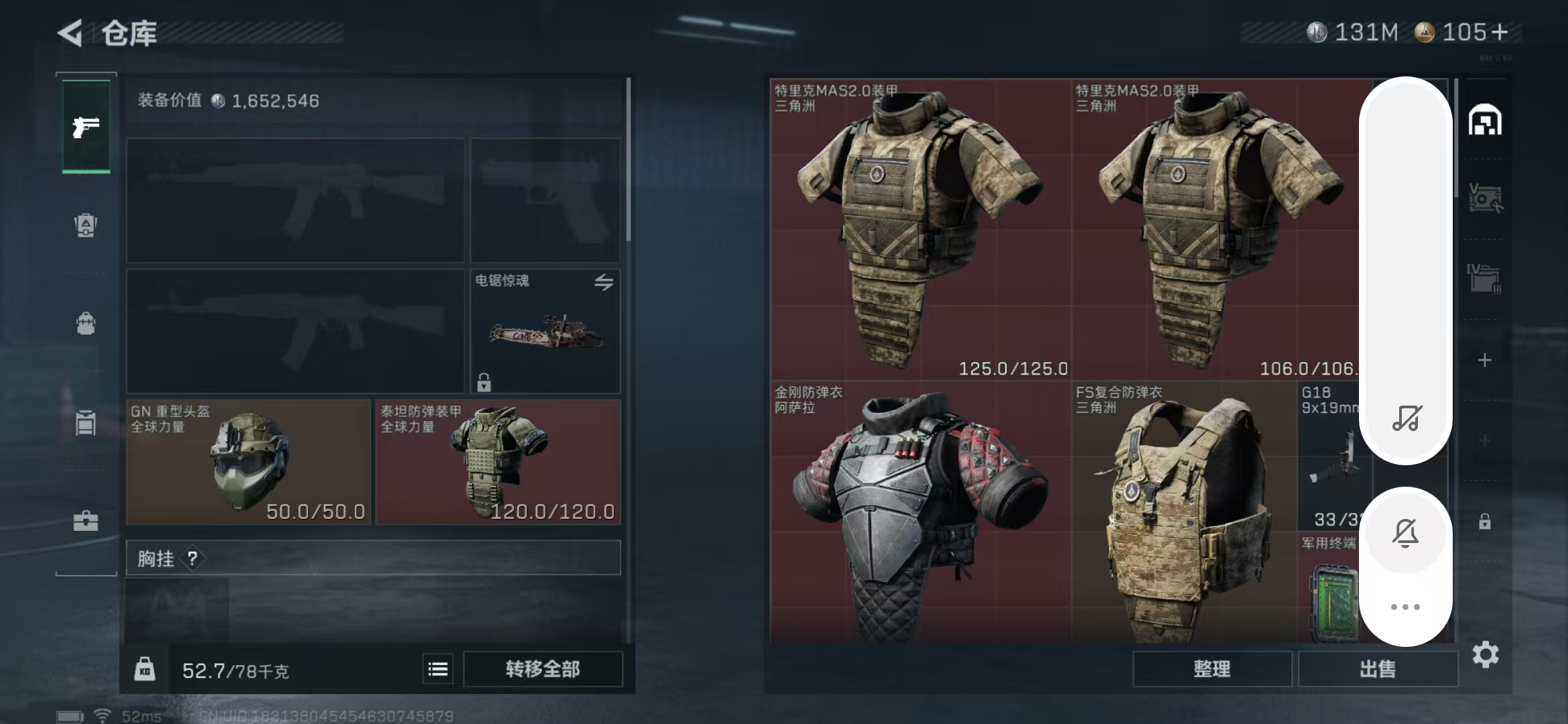Open the 胸挂 help question mark
The image size is (1568, 724).
point(192,558)
